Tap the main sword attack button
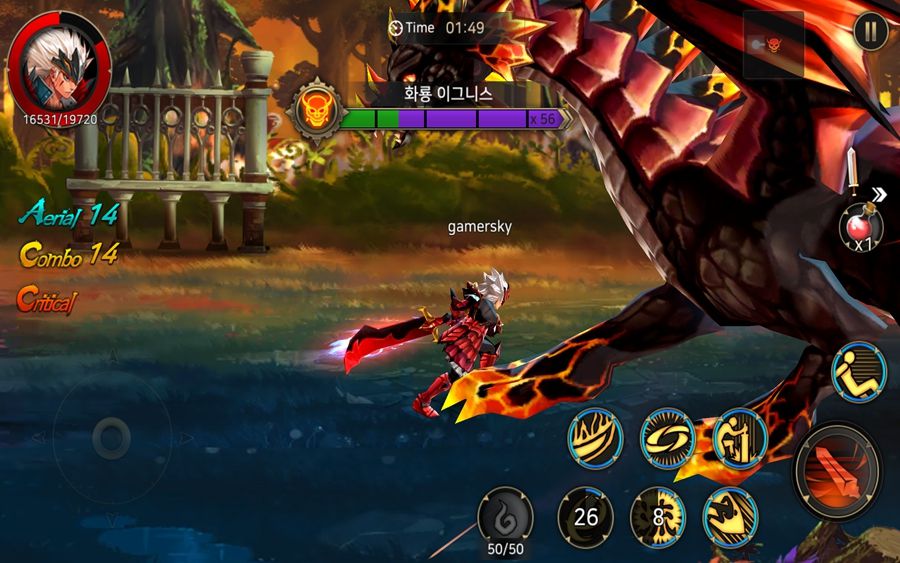This screenshot has width=900, height=563. click(x=838, y=471)
